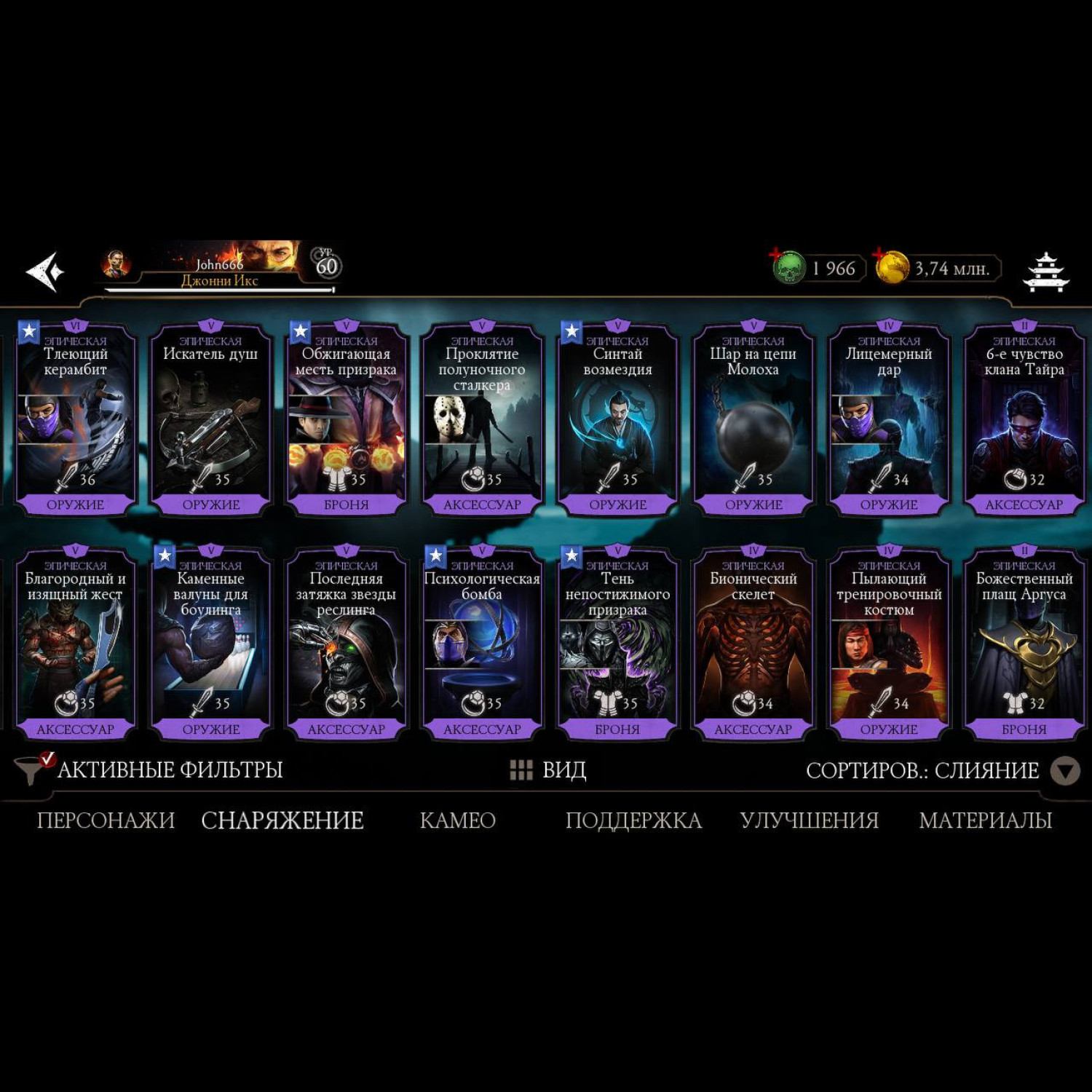Image resolution: width=1092 pixels, height=1092 pixels.
Task: Open the John666 player profile
Action: 218,268
